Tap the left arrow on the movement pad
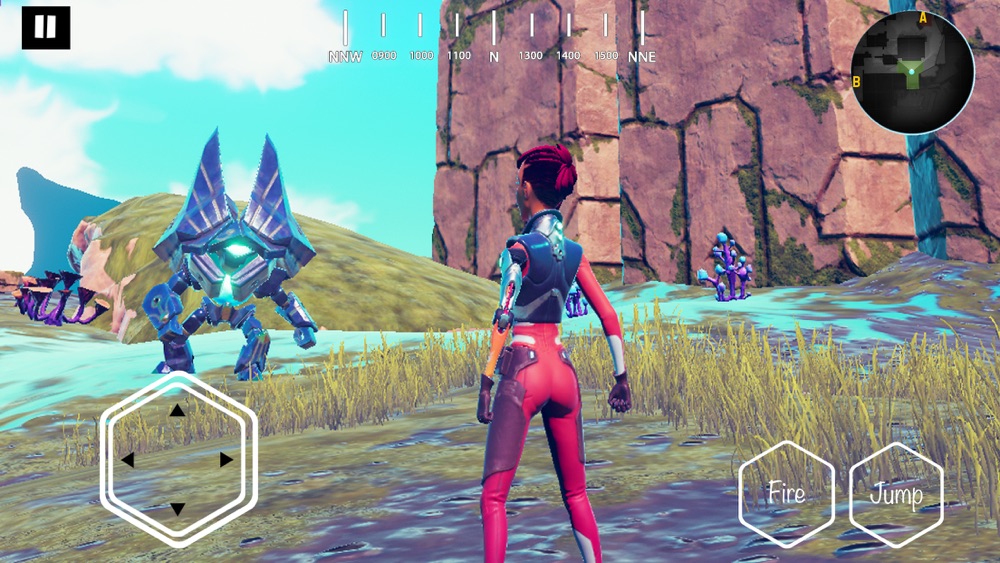 point(128,460)
